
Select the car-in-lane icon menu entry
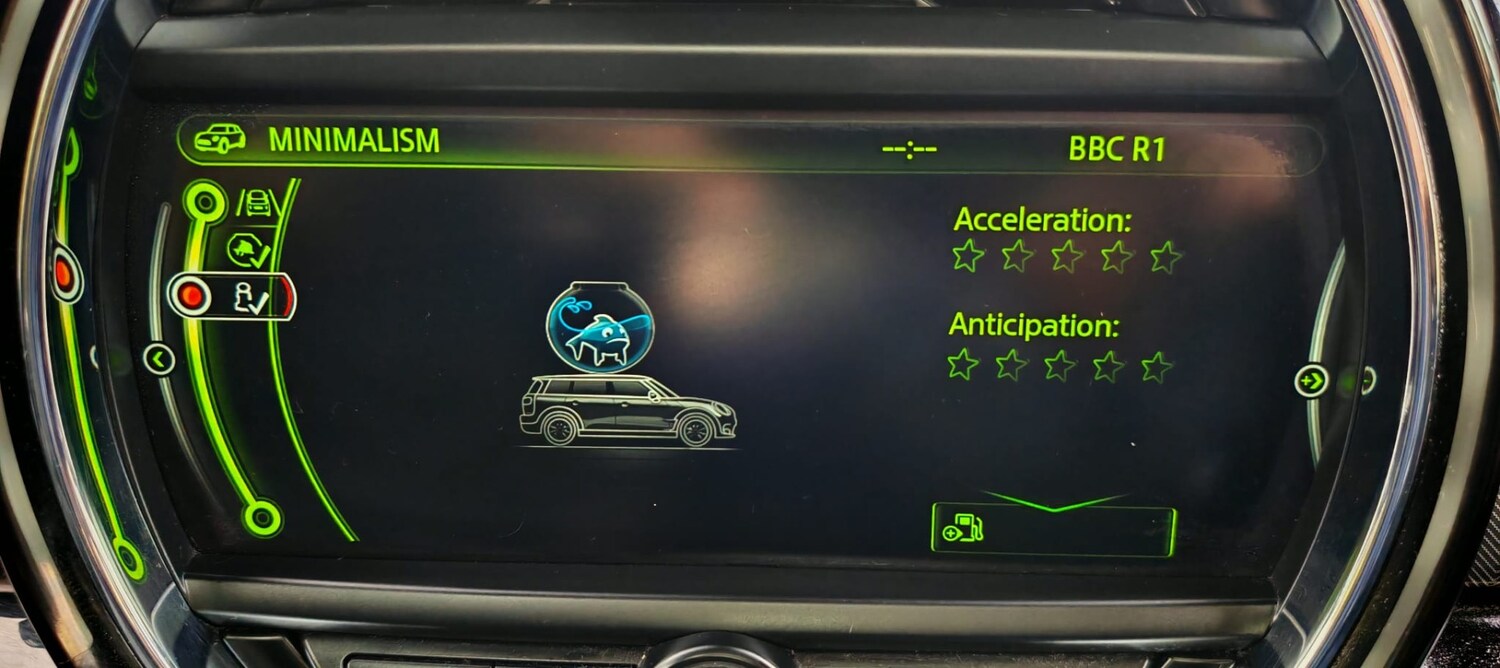point(256,203)
